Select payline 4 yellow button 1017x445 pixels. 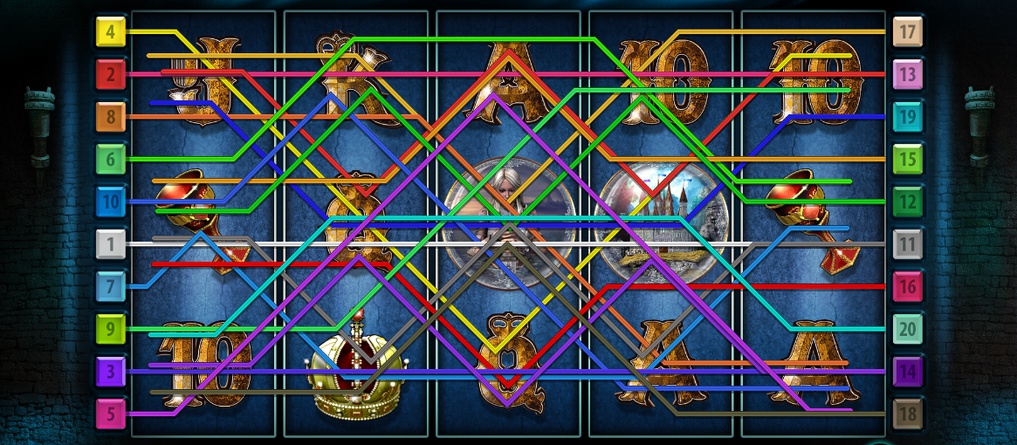[110, 31]
